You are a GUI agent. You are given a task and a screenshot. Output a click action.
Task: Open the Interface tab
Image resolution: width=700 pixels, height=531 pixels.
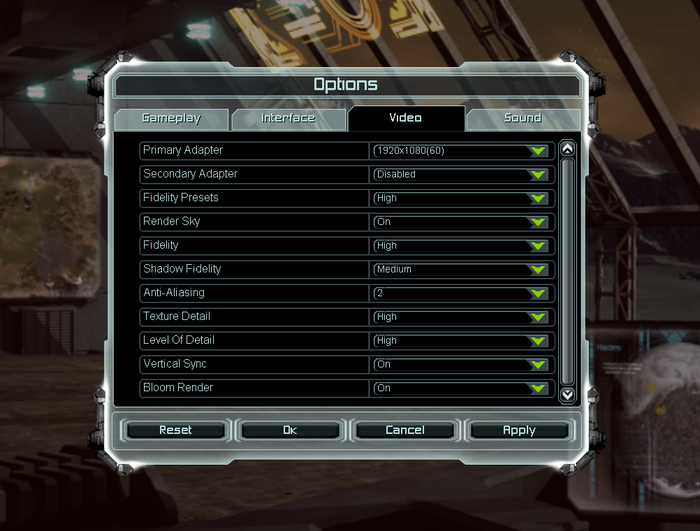[288, 118]
